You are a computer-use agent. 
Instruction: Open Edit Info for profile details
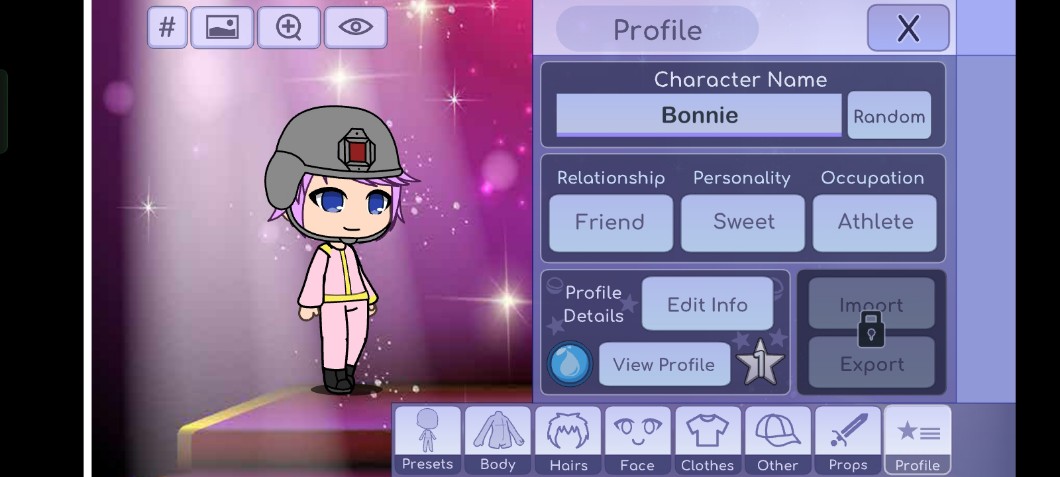point(707,304)
